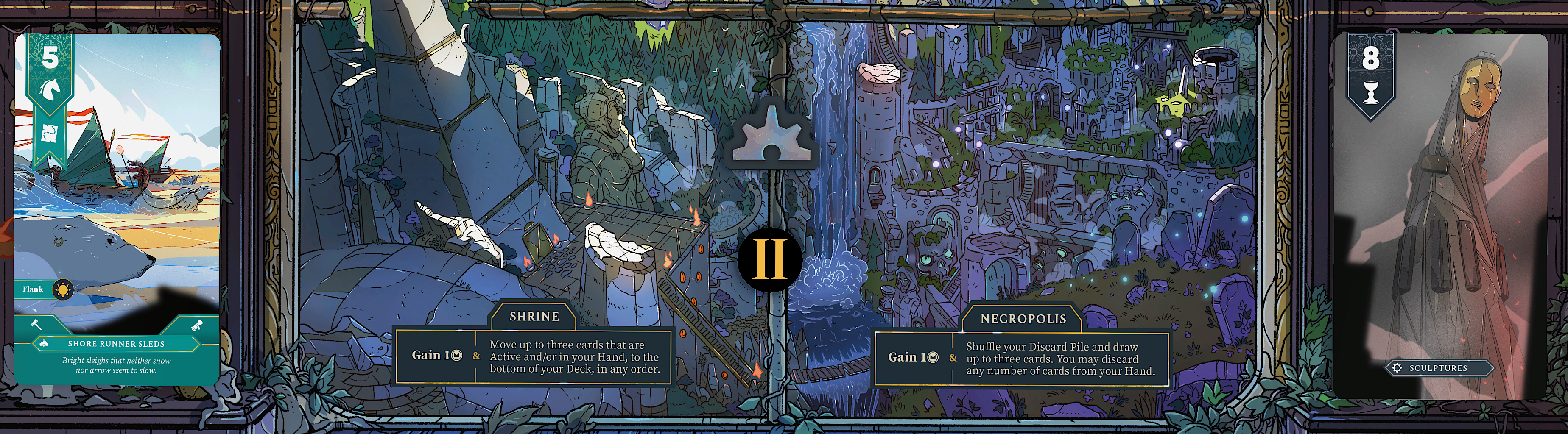Choose the Sculptures card
Image resolution: width=1568 pixels, height=434 pixels.
pos(1439,216)
